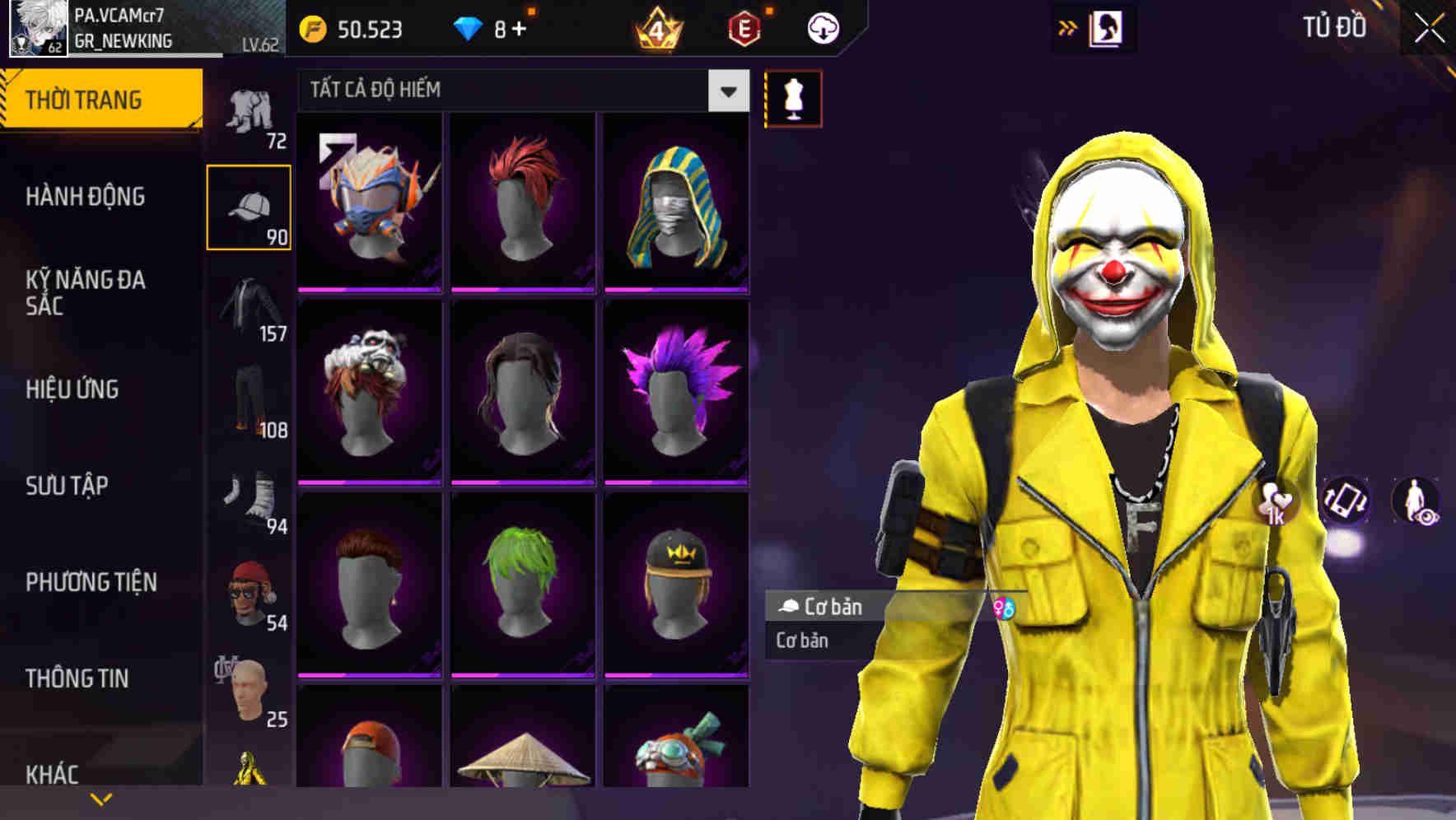The image size is (1456, 820).
Task: Click the gold coin currency icon
Action: [311, 29]
